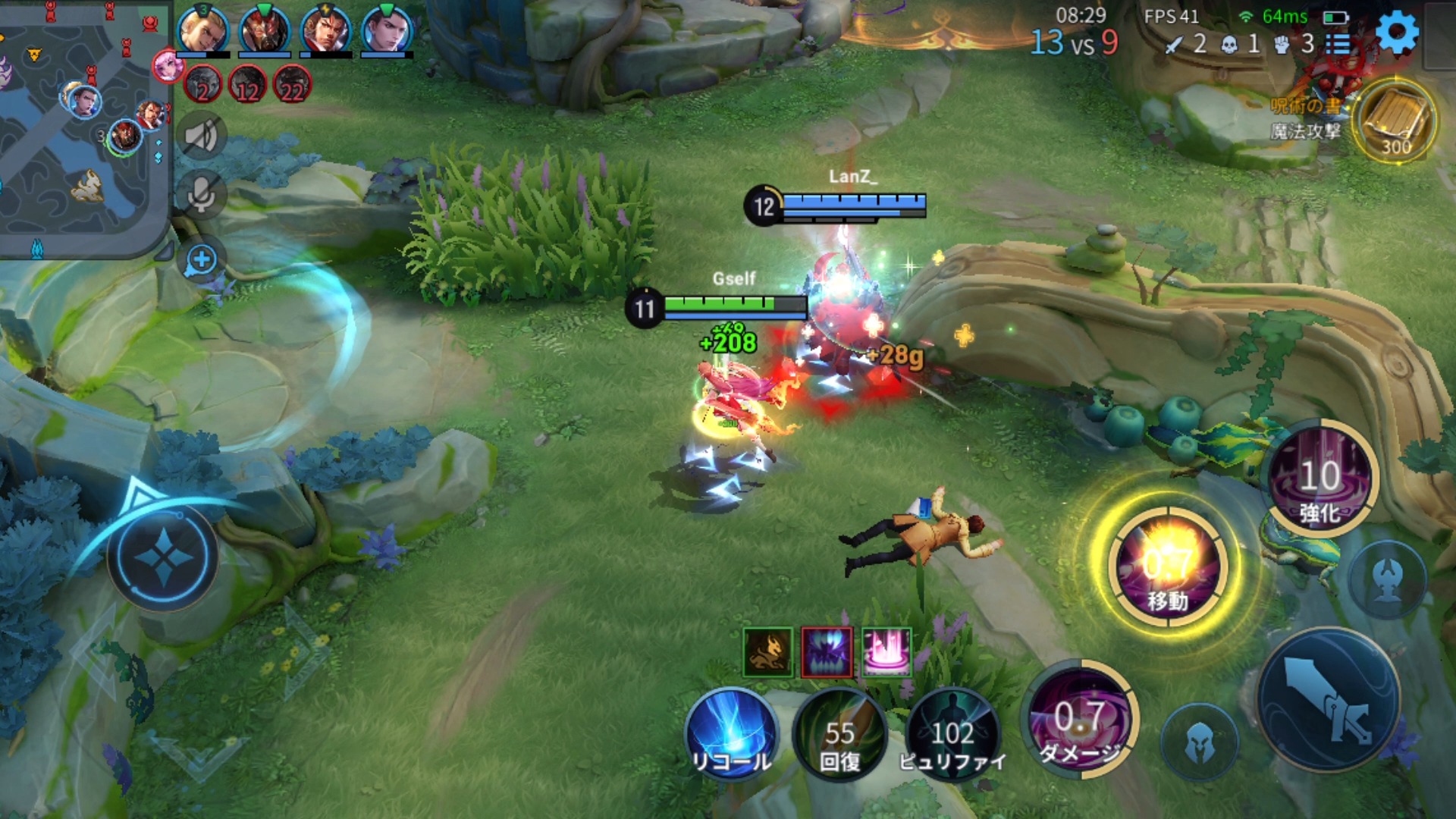The image size is (1456, 819).
Task: Select the pink-haired hero portrait by minimap
Action: [168, 66]
